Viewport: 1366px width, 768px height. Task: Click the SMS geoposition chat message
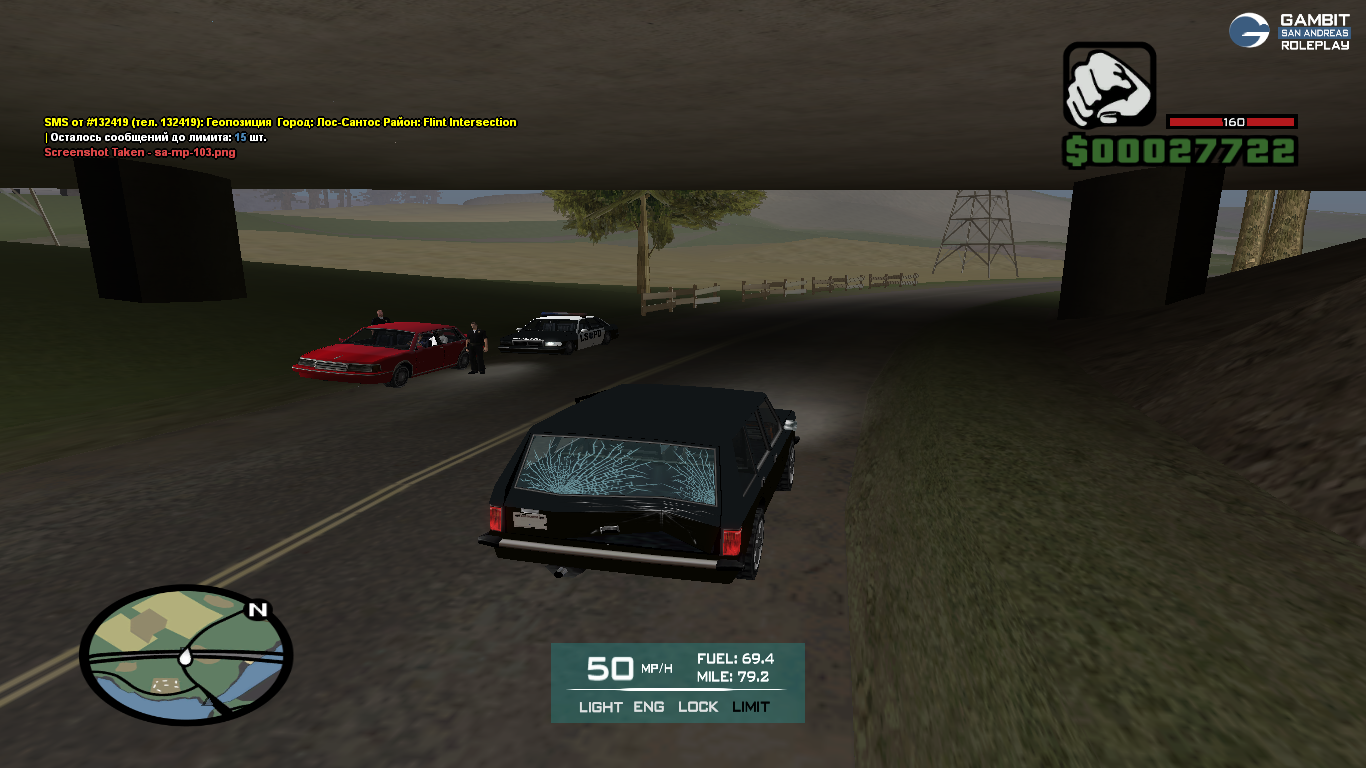coord(280,122)
